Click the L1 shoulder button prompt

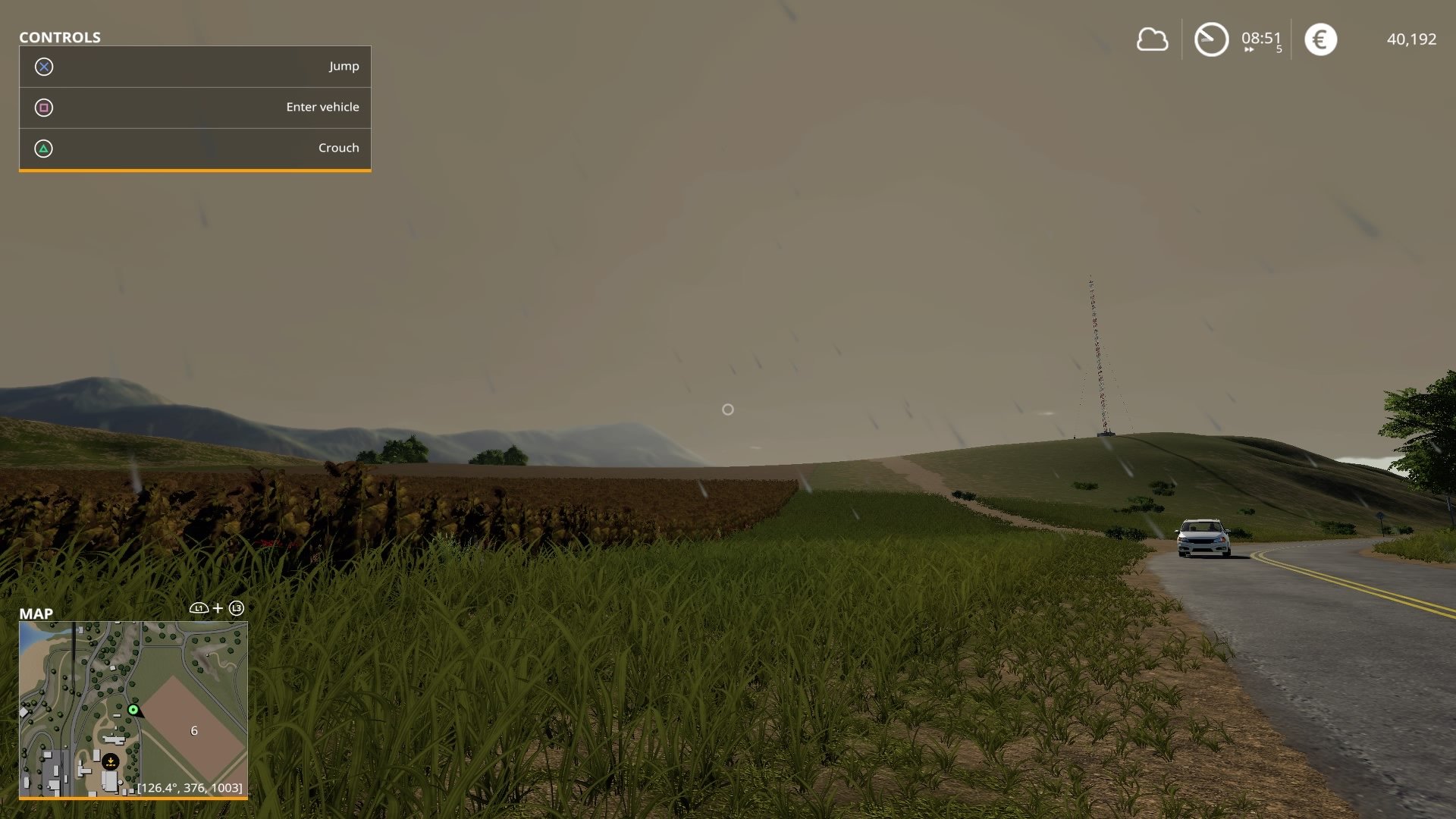click(199, 607)
